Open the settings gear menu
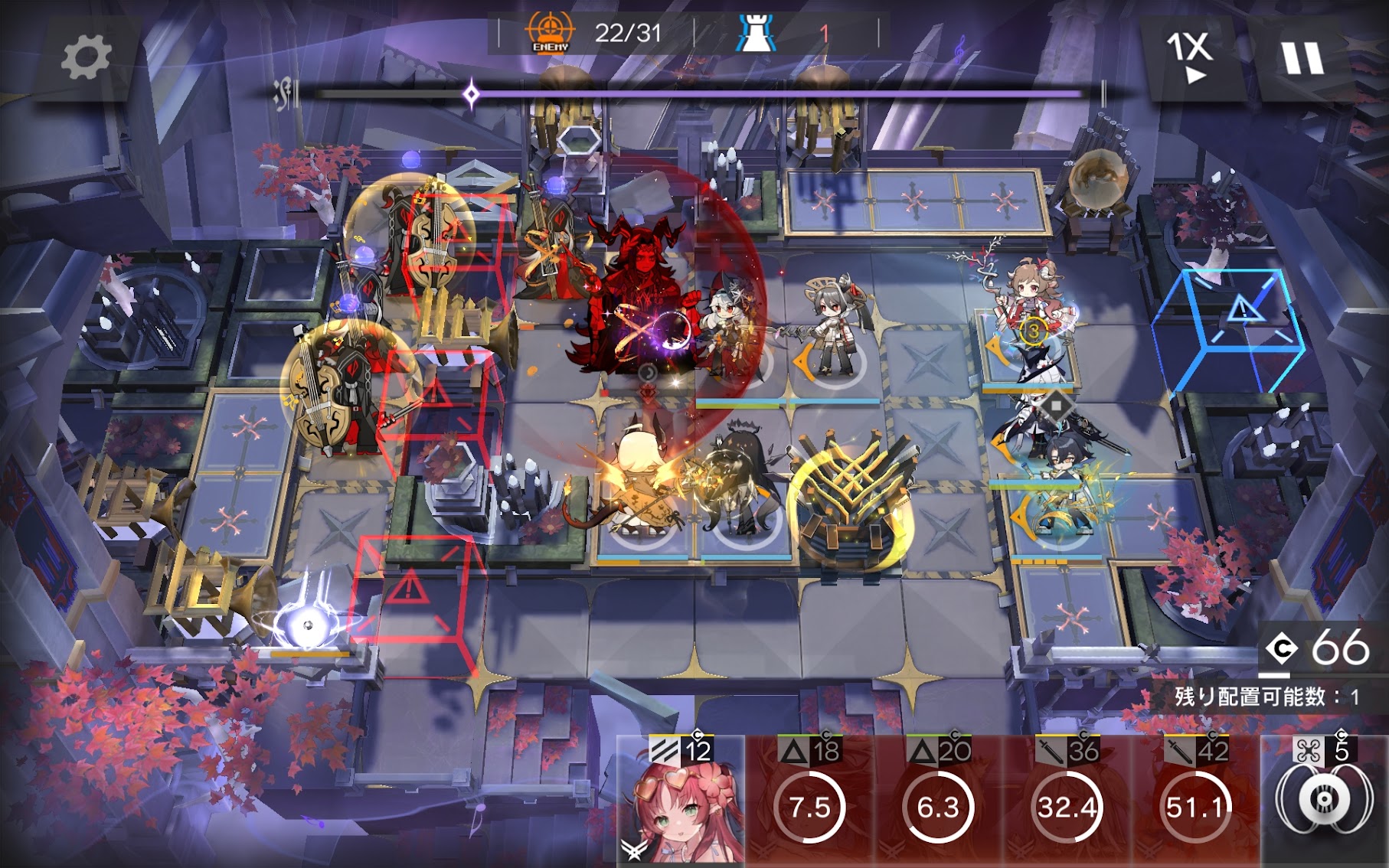This screenshot has height=868, width=1389. point(85,57)
